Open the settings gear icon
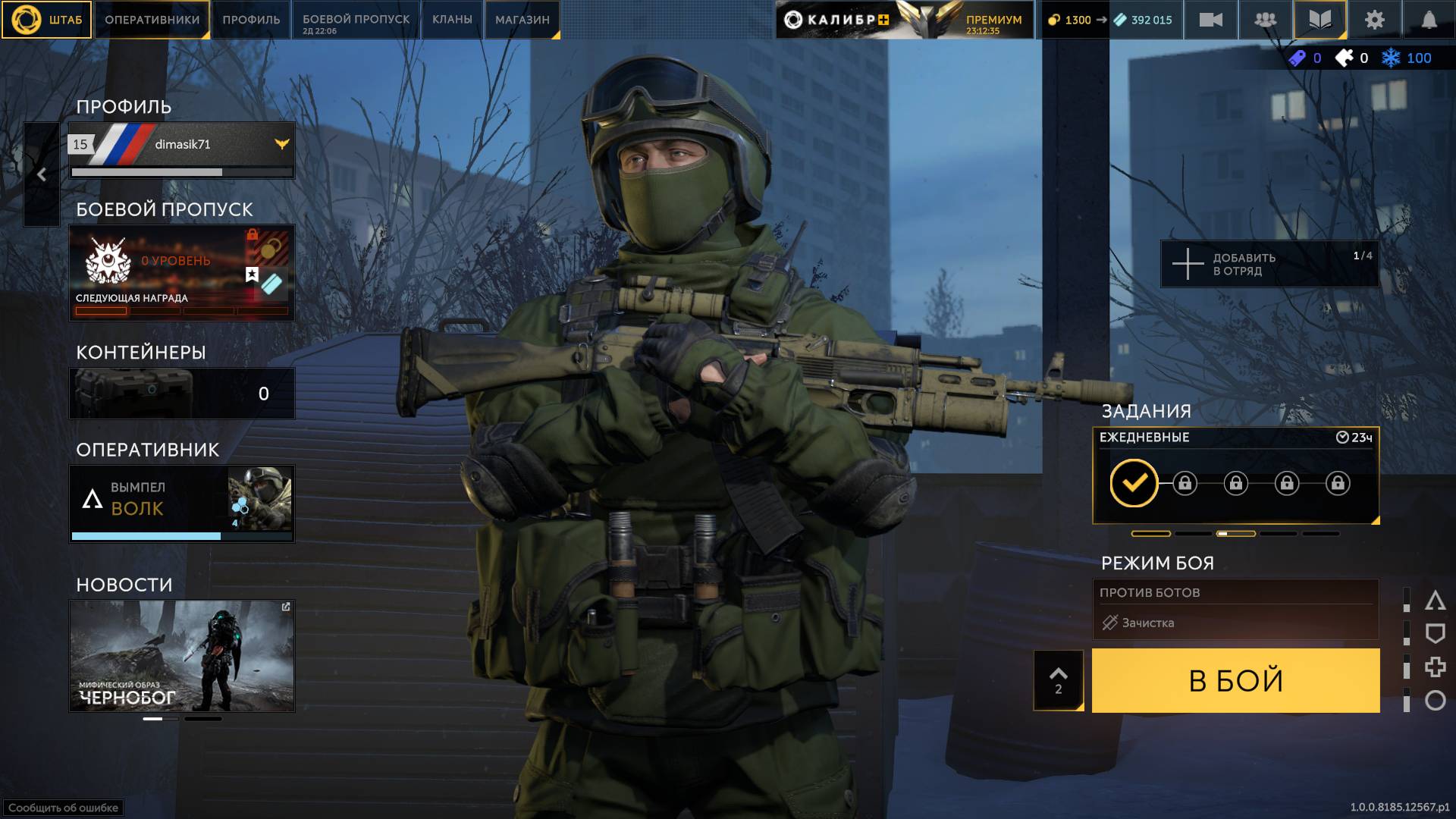The width and height of the screenshot is (1456, 819). tap(1374, 20)
